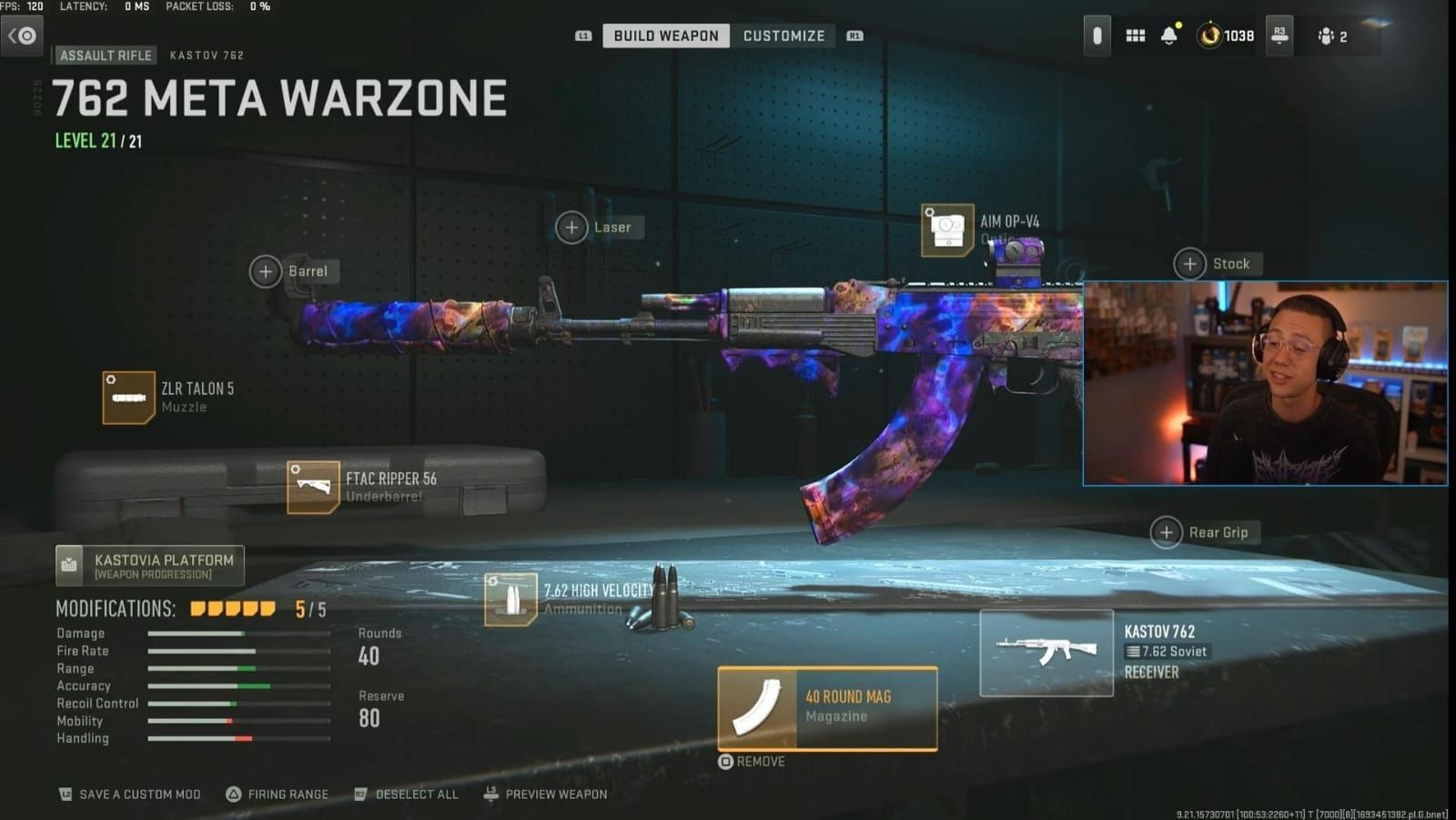Select the ZLR Talon 5 muzzle icon
The image size is (1456, 820).
(128, 398)
